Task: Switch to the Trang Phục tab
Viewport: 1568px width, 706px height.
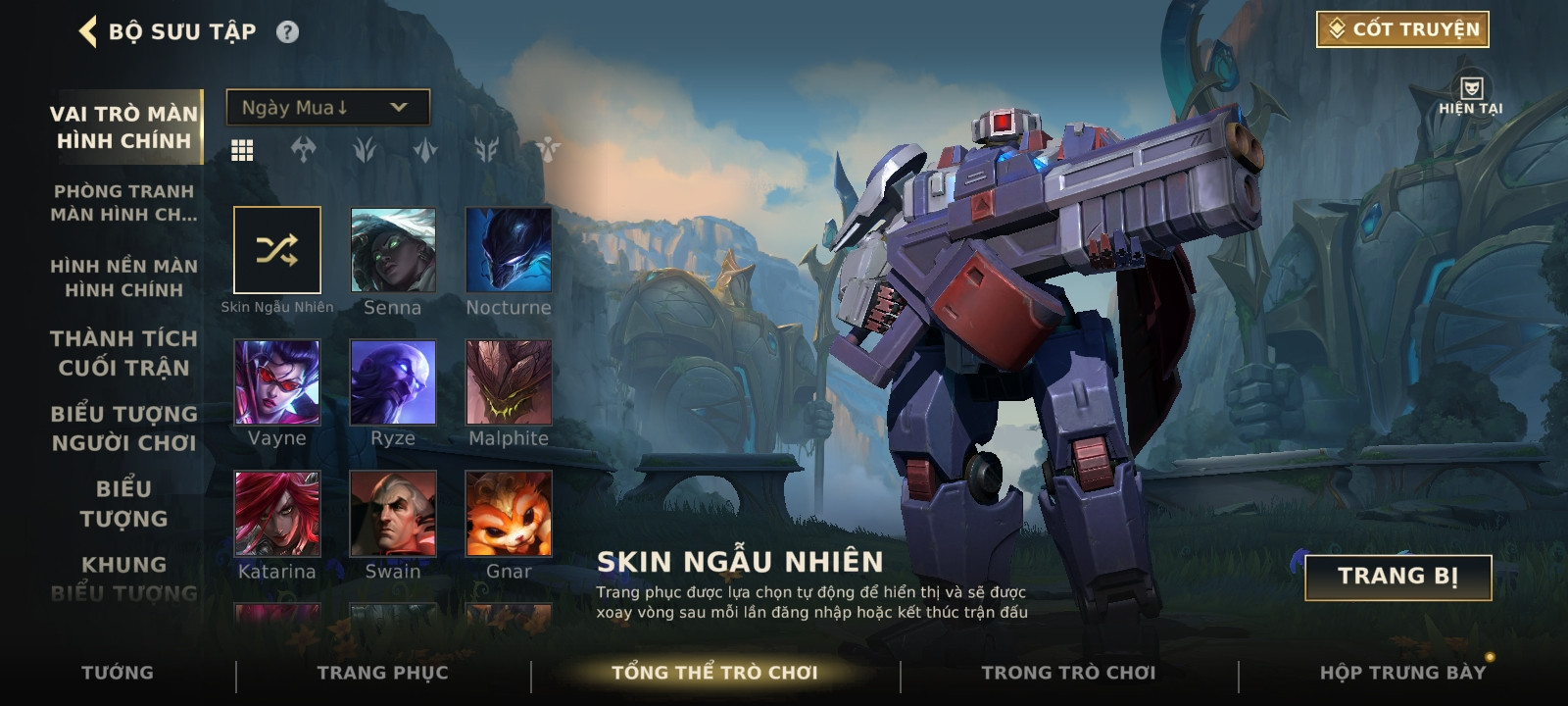Action: [382, 673]
